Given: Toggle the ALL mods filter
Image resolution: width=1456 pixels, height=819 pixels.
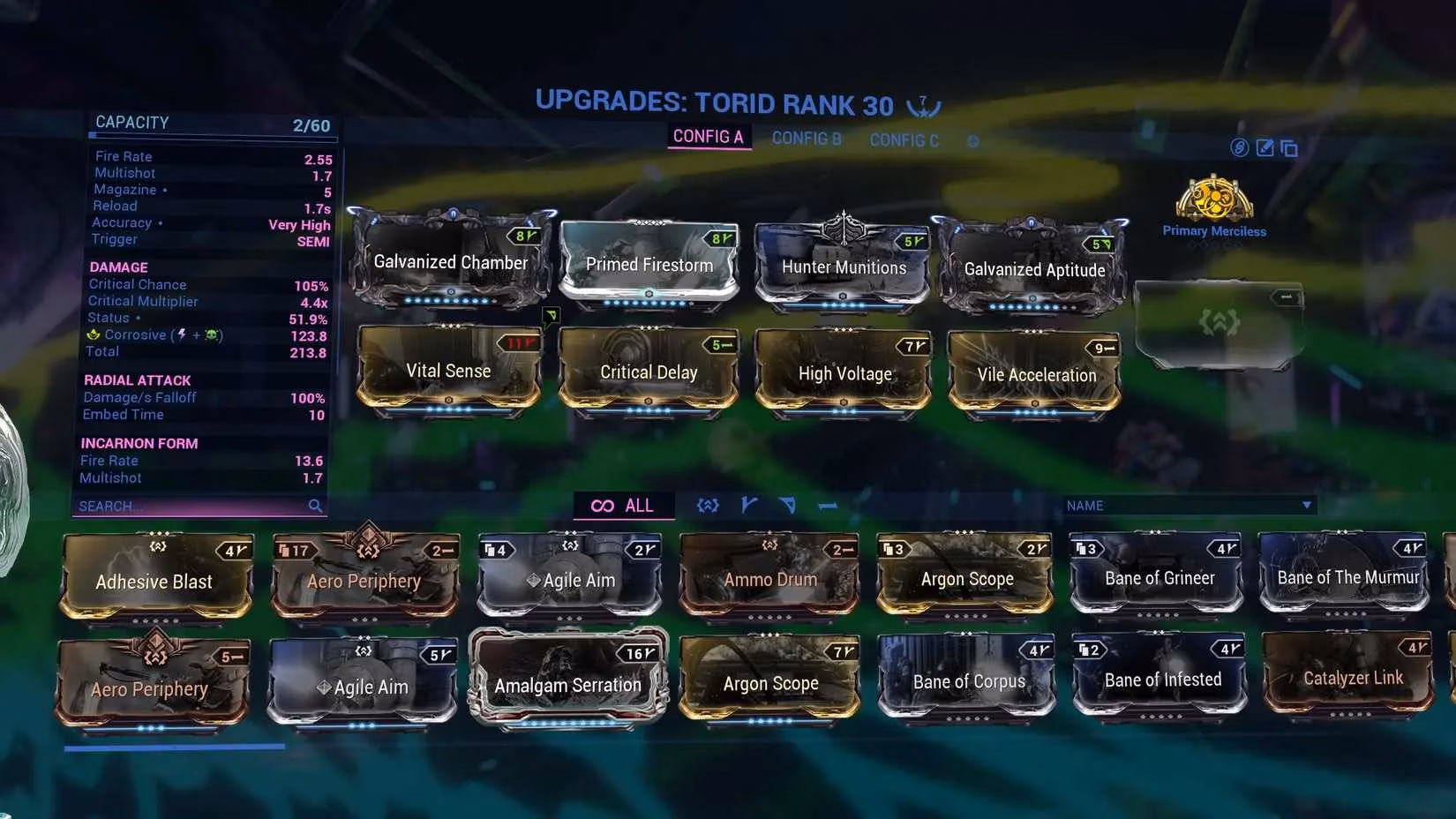Looking at the screenshot, I should click(x=623, y=505).
